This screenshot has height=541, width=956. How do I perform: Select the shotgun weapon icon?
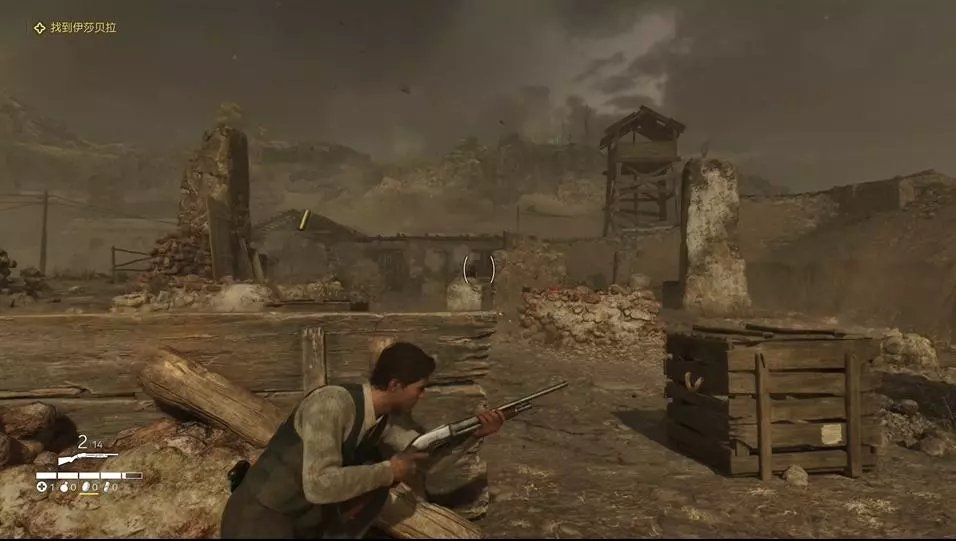(86, 459)
